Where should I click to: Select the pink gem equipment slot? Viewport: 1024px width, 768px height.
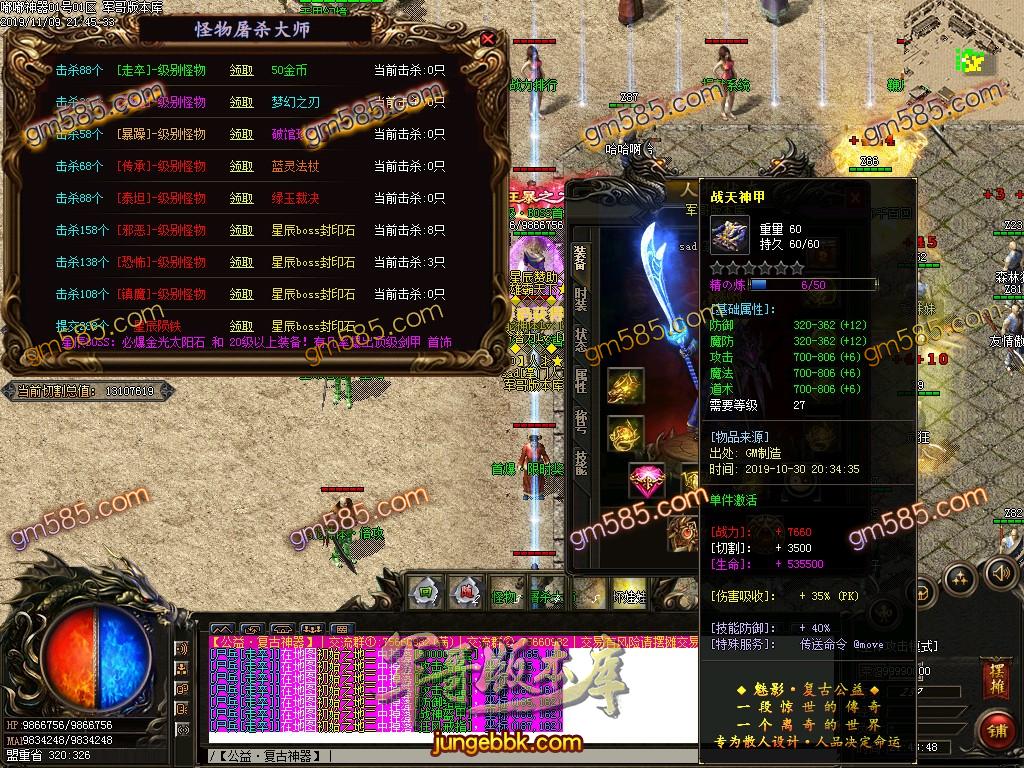647,481
